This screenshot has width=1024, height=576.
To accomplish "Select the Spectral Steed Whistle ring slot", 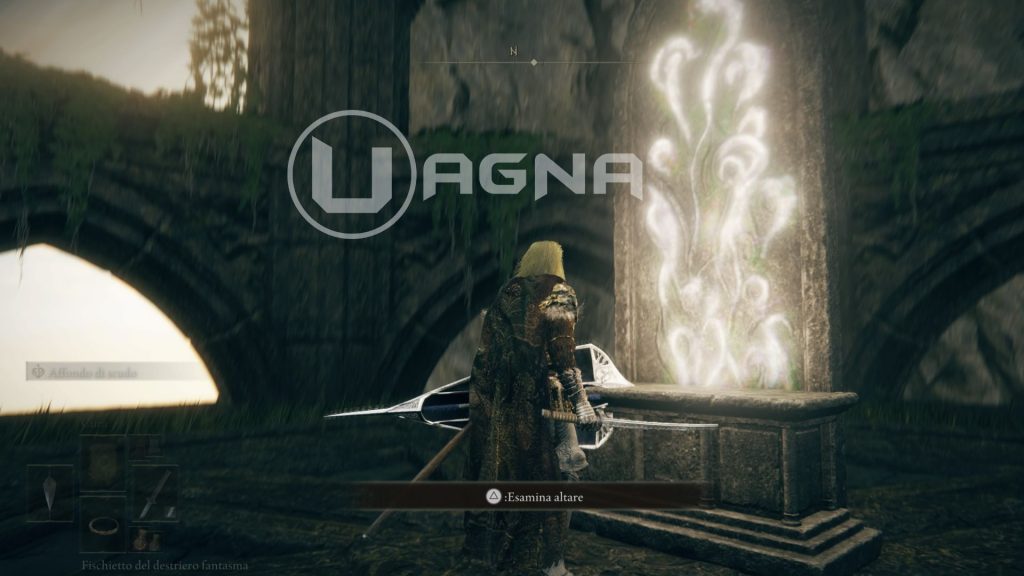I will [102, 523].
